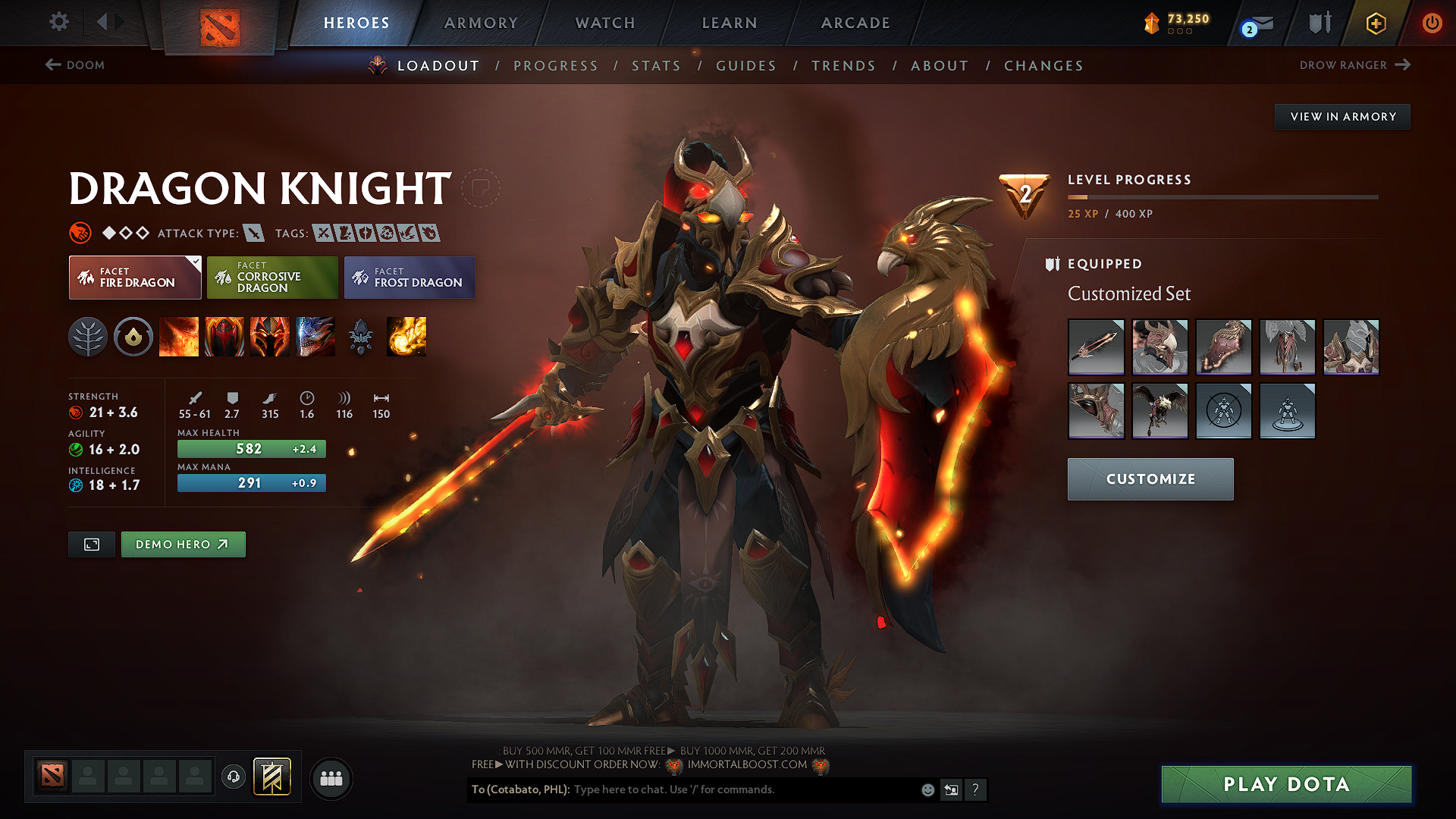
Task: Open the chat emoticon picker
Action: [927, 789]
